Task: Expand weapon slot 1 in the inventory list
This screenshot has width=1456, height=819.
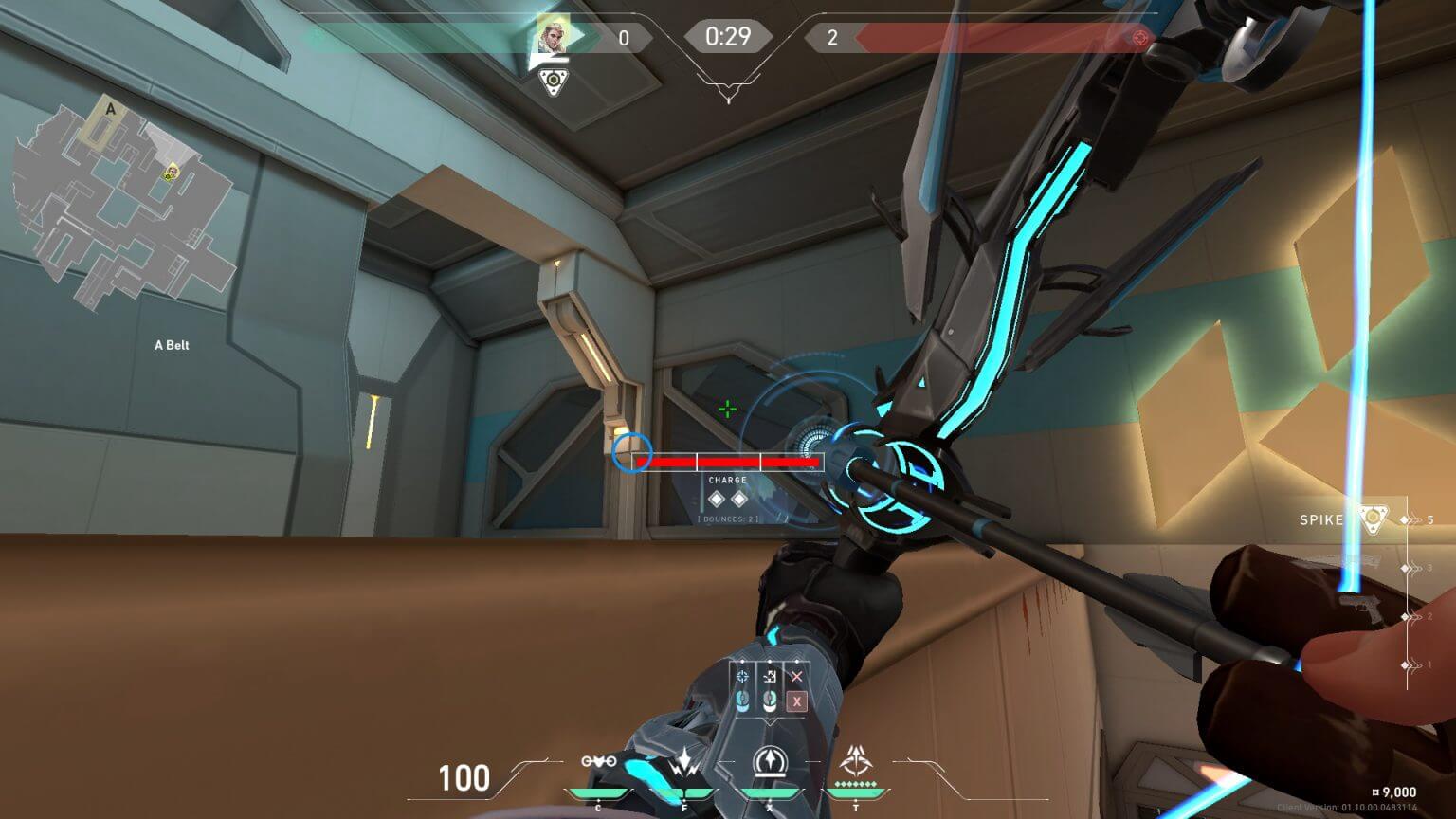Action: 1405,666
